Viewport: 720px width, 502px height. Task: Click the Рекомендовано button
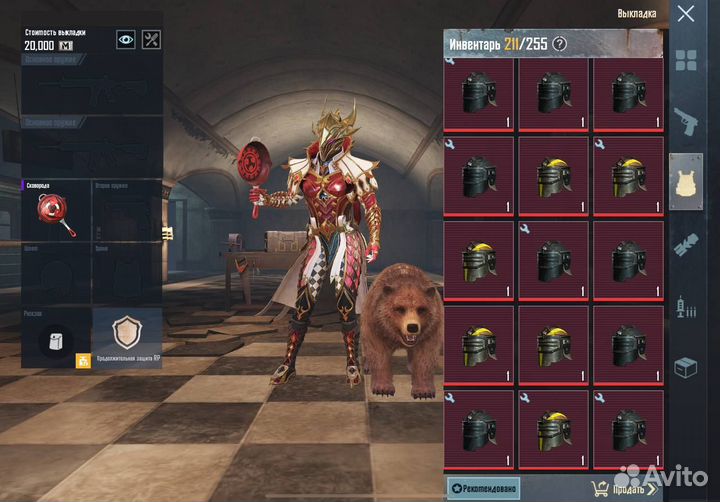tap(483, 488)
